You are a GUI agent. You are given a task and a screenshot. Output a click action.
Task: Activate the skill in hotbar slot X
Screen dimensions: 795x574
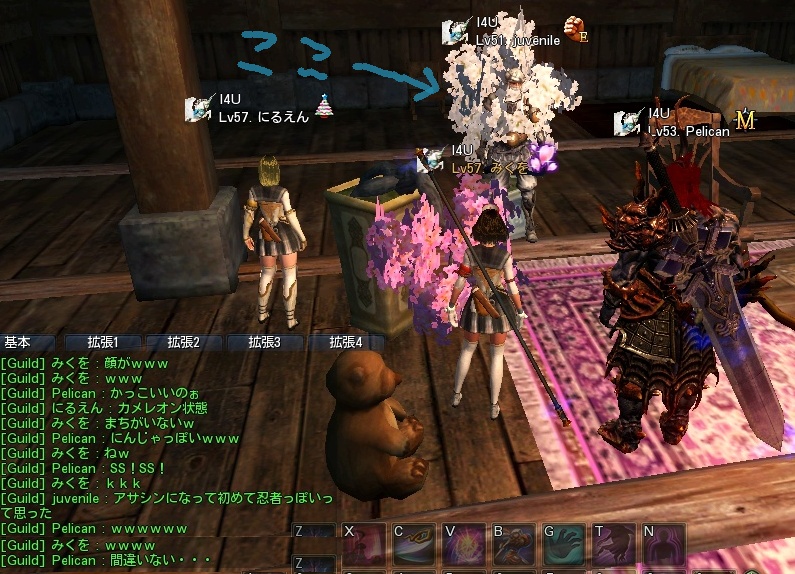coord(364,547)
